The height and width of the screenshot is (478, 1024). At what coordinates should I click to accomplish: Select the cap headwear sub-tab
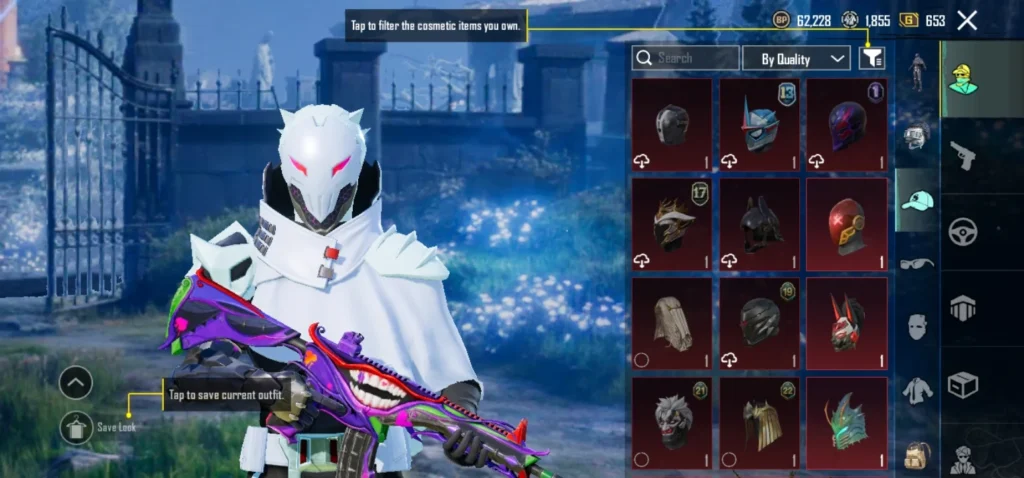pos(917,200)
